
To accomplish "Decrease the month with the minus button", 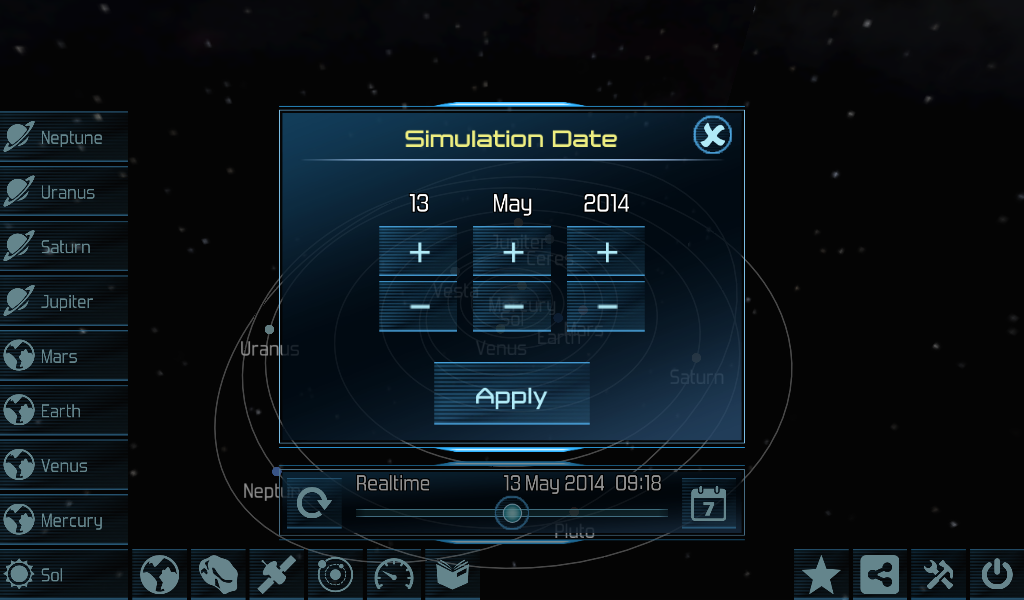I will (x=512, y=306).
